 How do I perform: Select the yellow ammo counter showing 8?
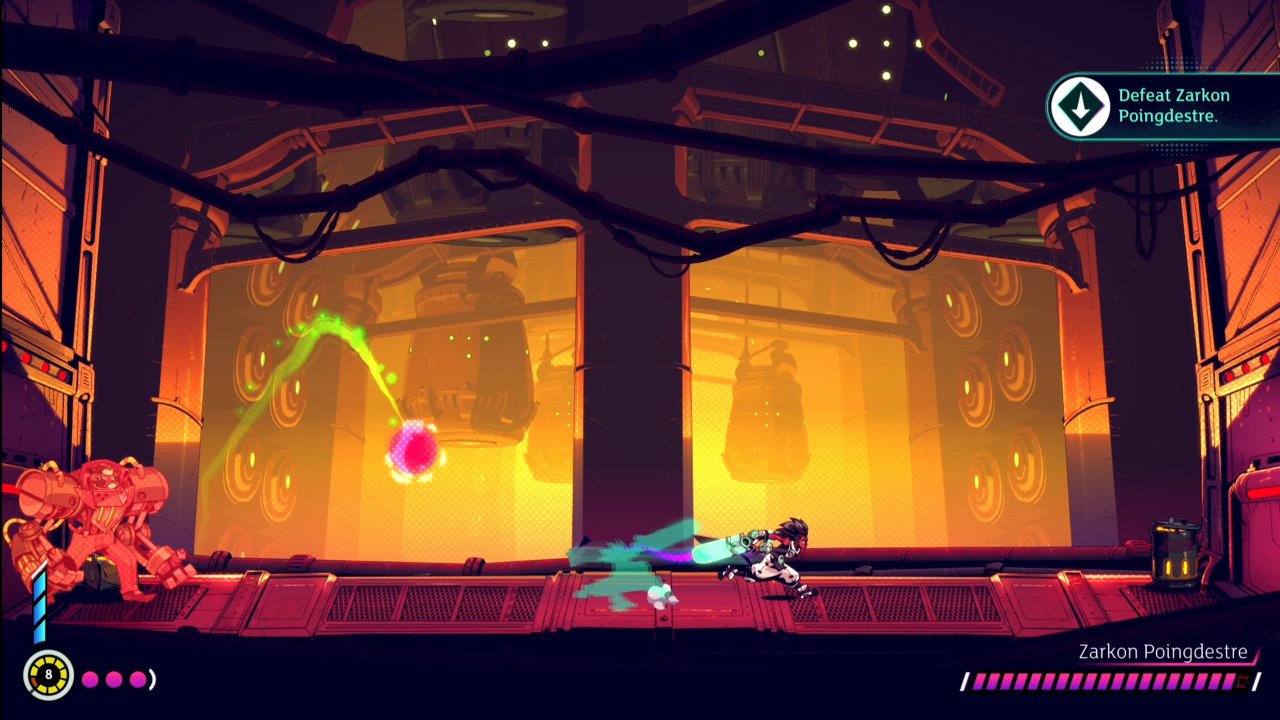point(46,676)
